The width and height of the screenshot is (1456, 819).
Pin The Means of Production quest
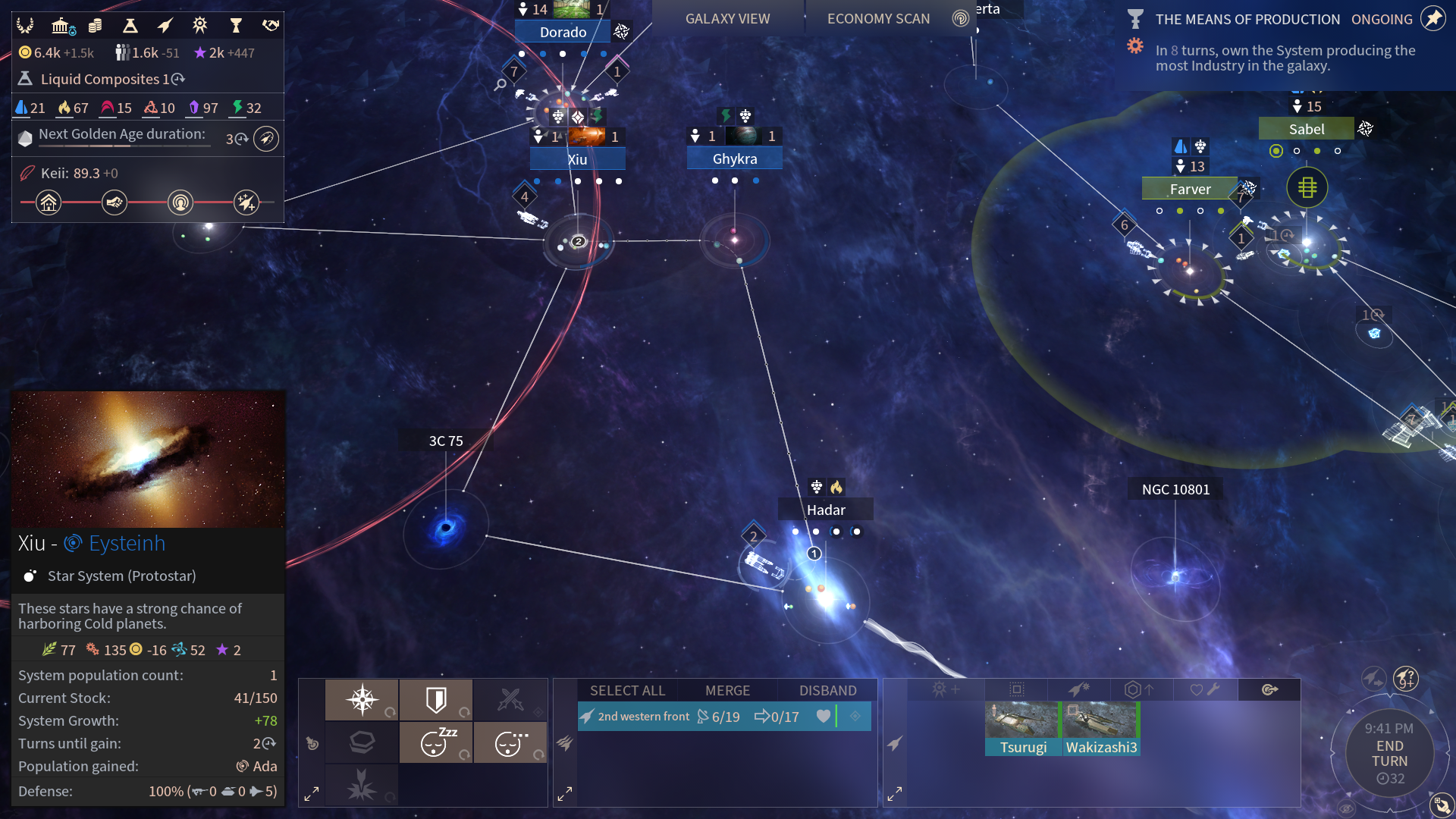(x=1432, y=19)
